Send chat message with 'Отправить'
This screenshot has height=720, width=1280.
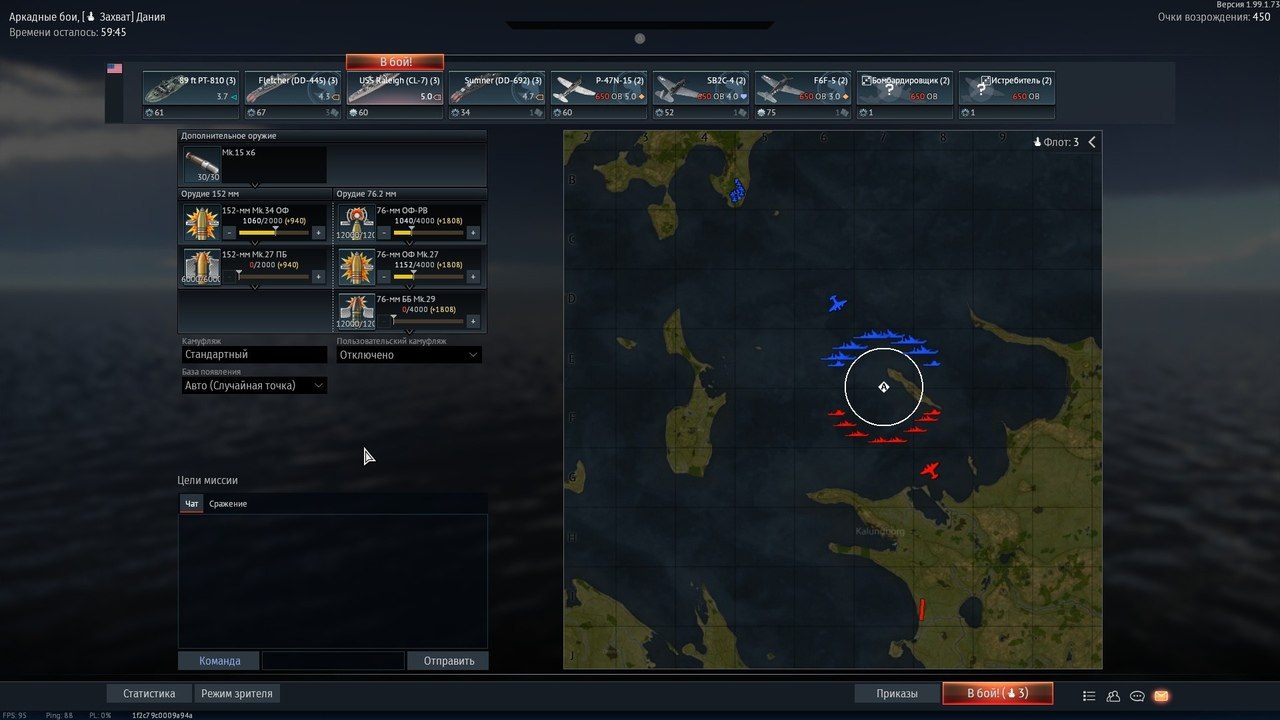tap(447, 660)
